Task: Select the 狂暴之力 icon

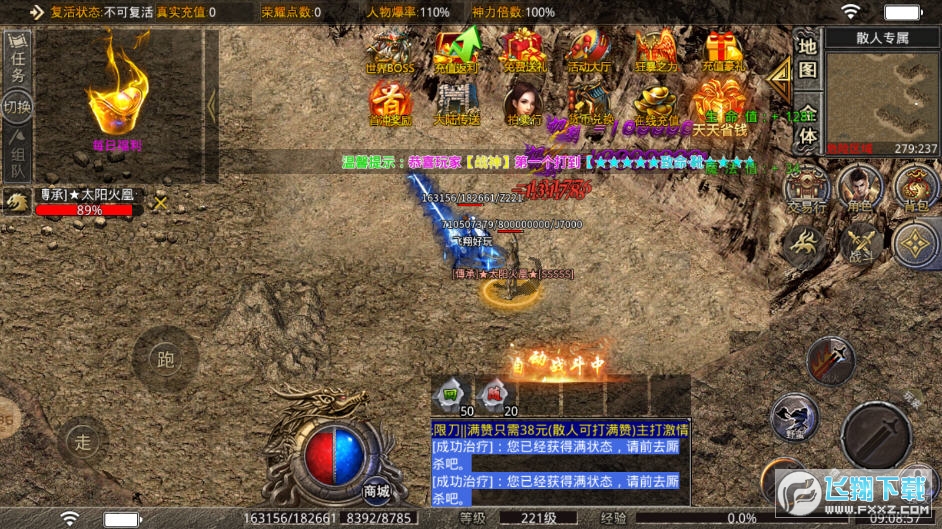Action: (656, 50)
